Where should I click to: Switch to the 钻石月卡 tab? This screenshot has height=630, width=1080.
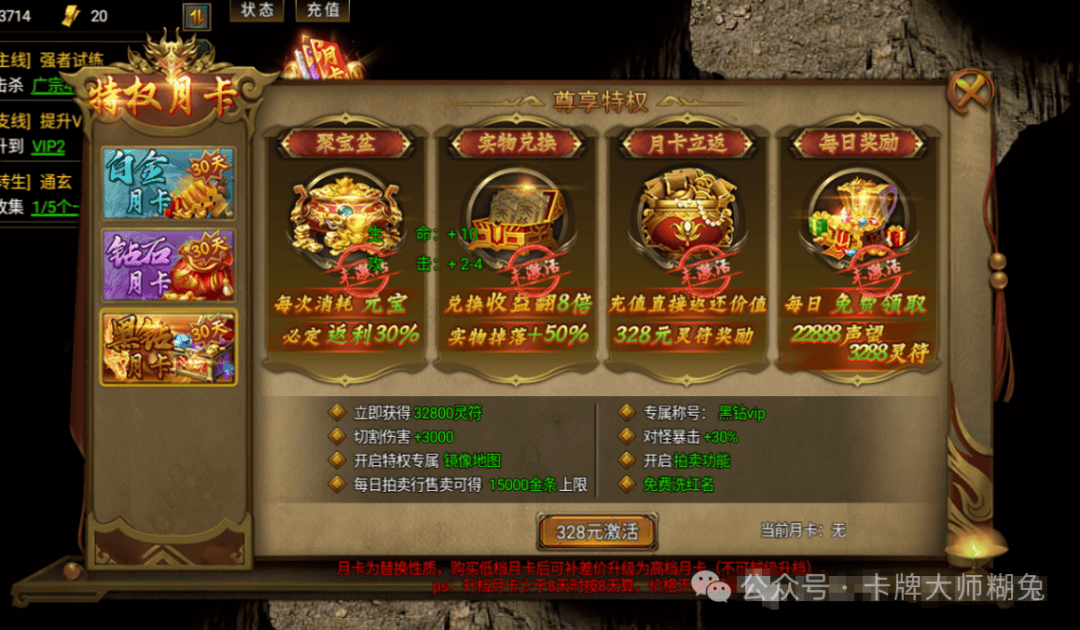[168, 264]
